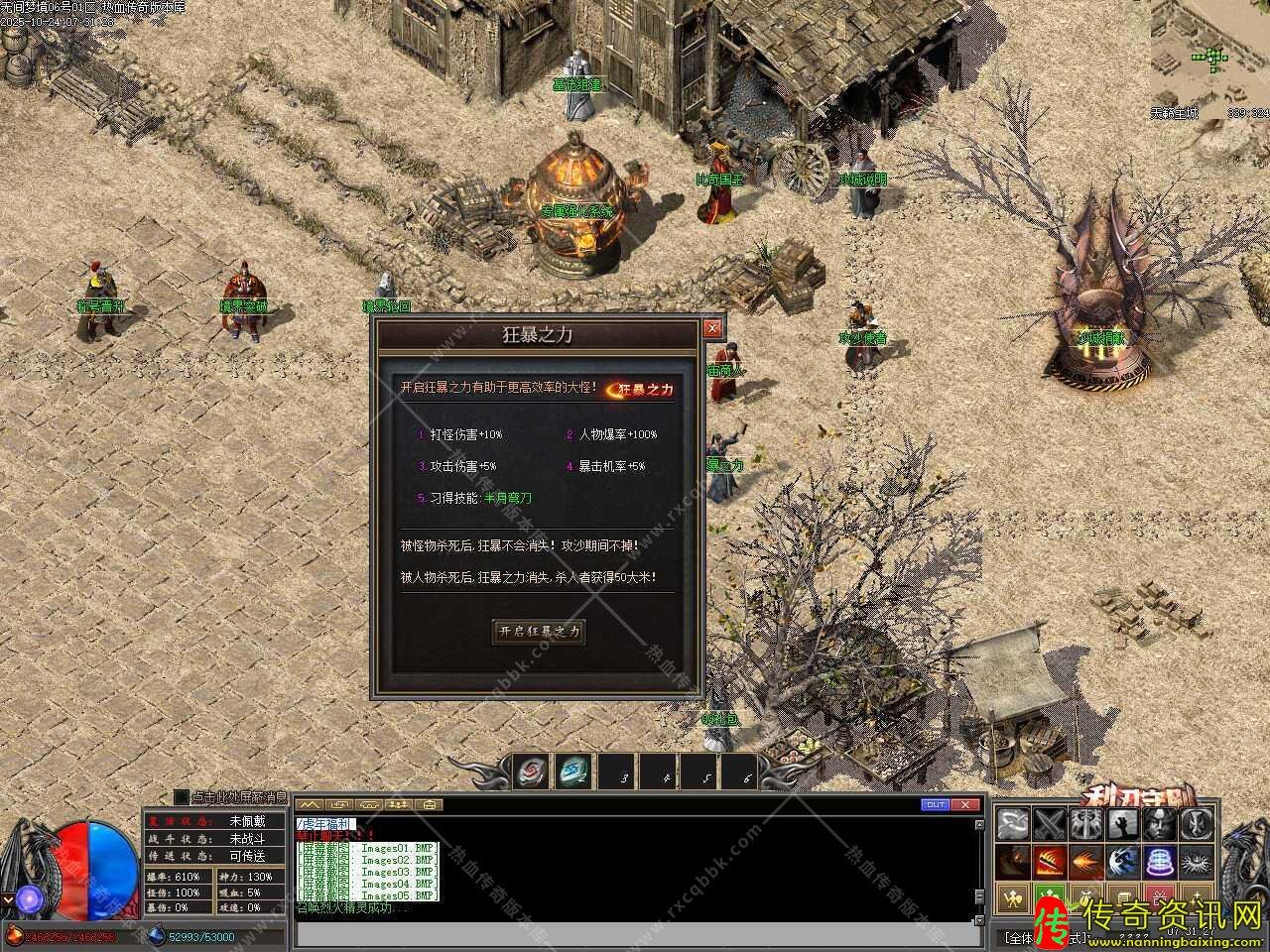
Task: Toggle the 点击此处屏蔽消息 message block checkbox
Action: (x=181, y=796)
